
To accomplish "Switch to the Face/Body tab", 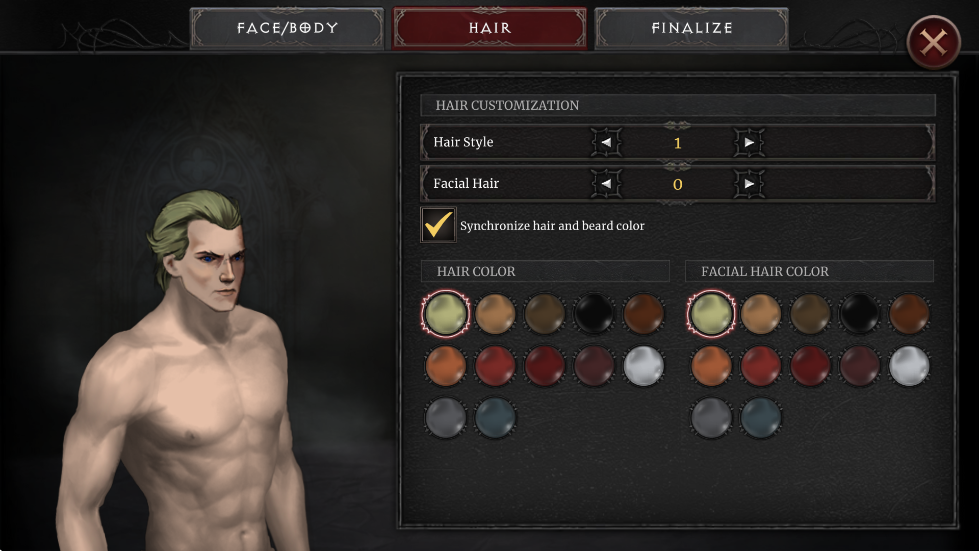I will tap(287, 28).
